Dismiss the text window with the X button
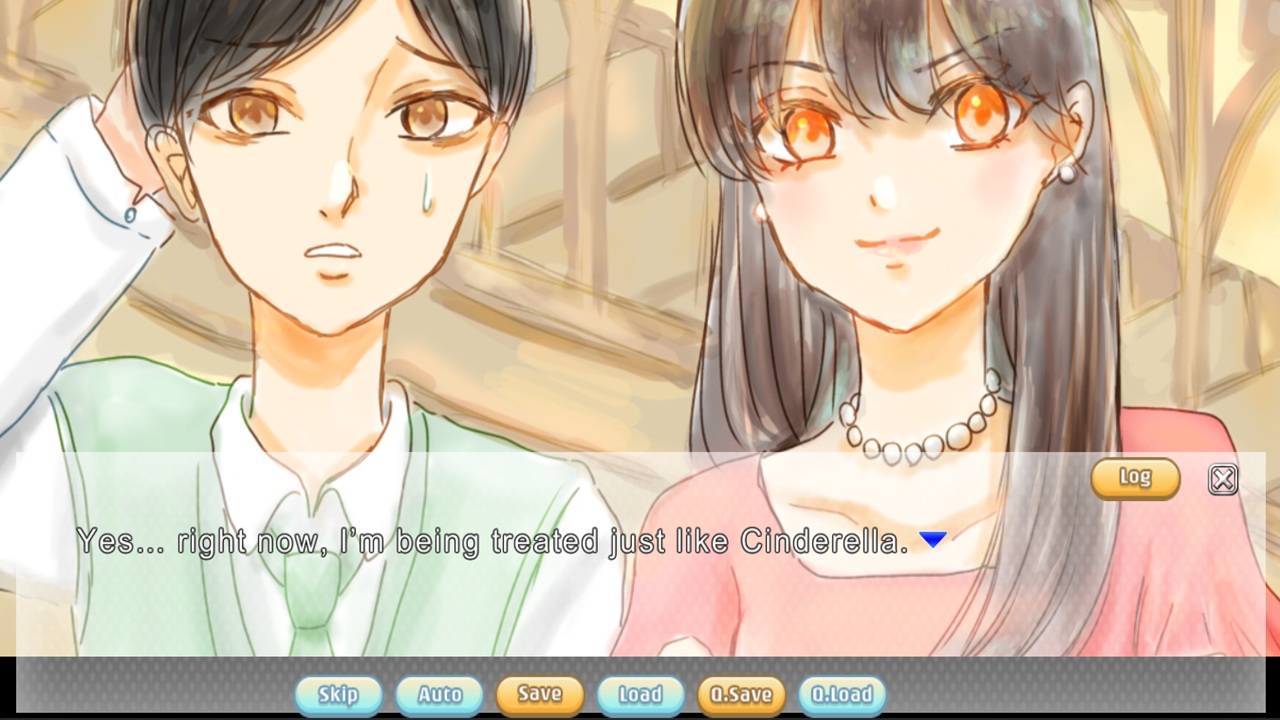1280x720 pixels. [x=1221, y=480]
